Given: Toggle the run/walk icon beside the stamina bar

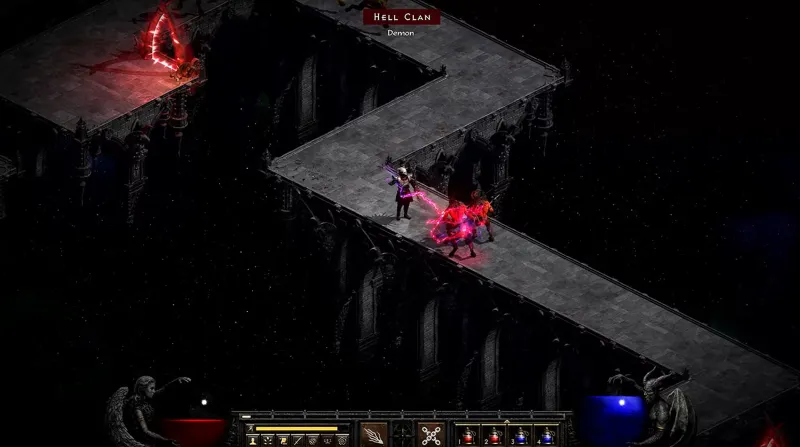Looking at the screenshot, I should click(251, 428).
